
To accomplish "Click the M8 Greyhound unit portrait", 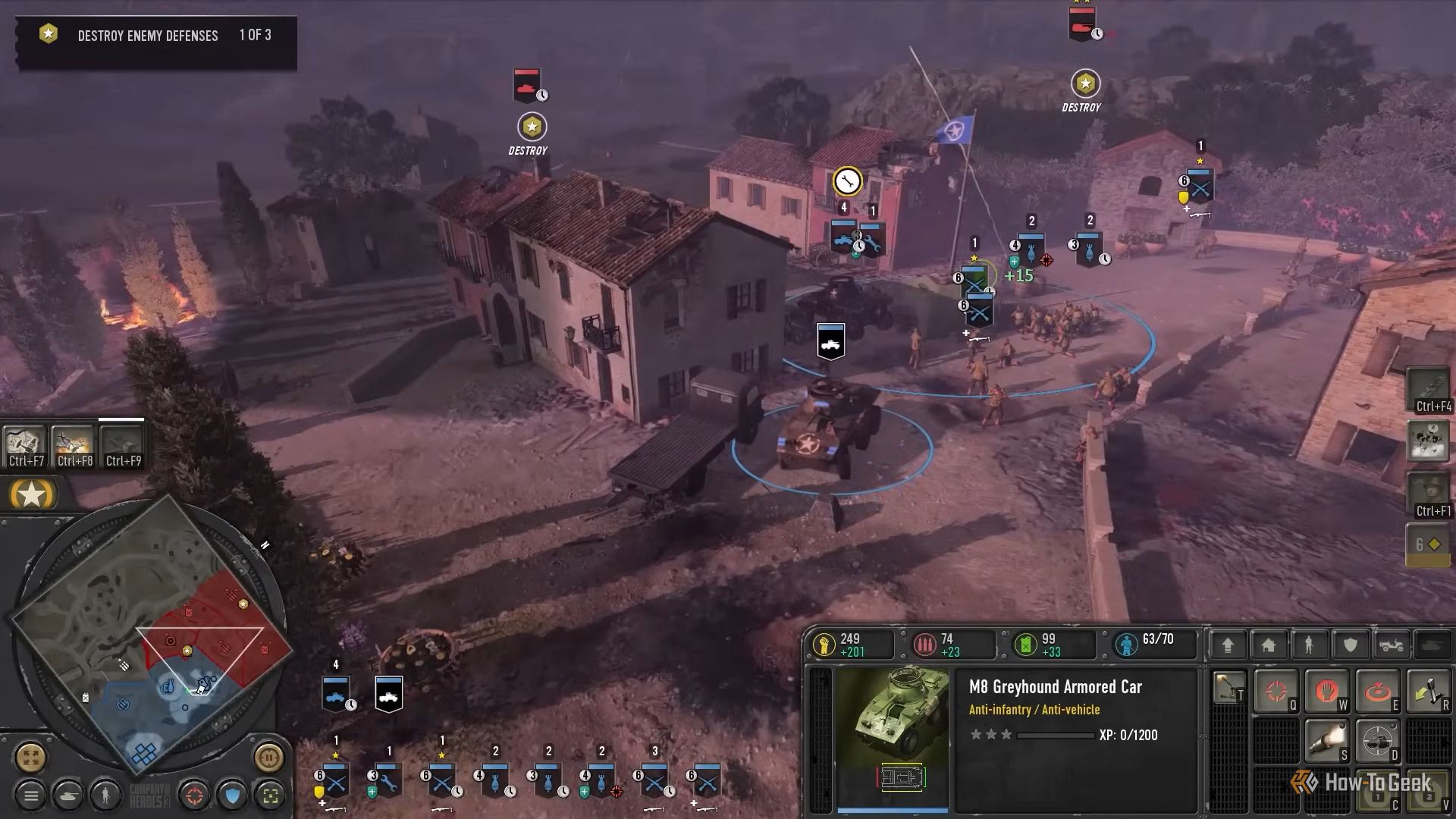I will tap(893, 739).
